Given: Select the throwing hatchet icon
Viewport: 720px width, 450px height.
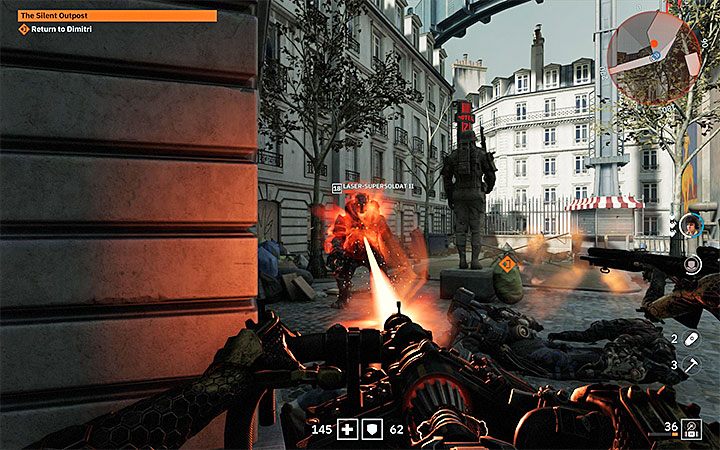Looking at the screenshot, I should [692, 365].
